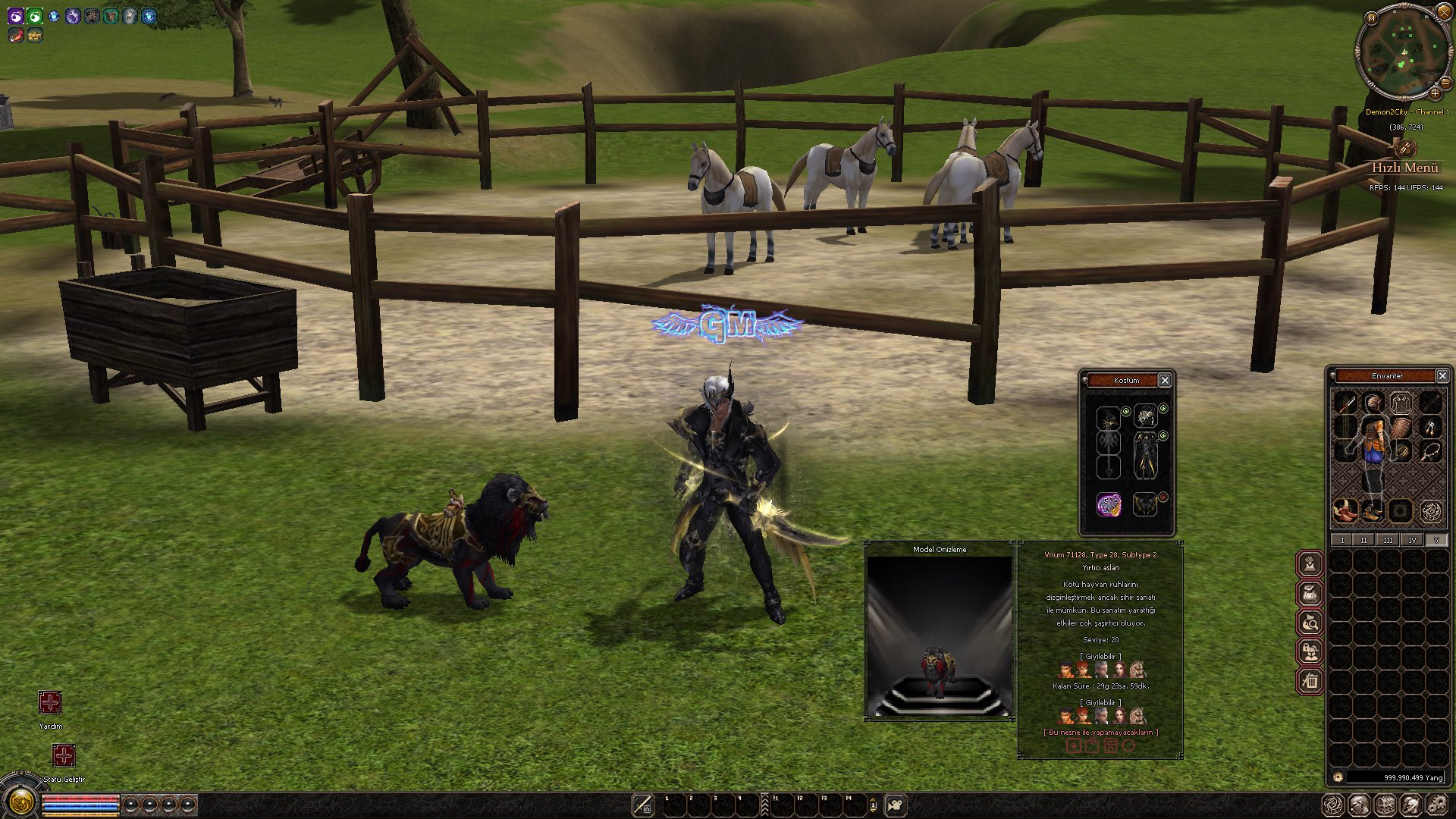1456x819 pixels.
Task: Select the black armor costume slot
Action: coord(1145,456)
